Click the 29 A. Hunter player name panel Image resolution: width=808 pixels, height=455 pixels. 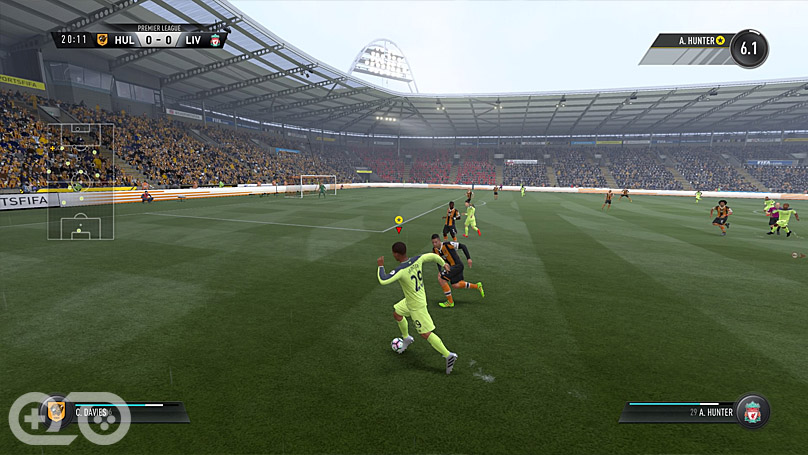pyautogui.click(x=680, y=411)
